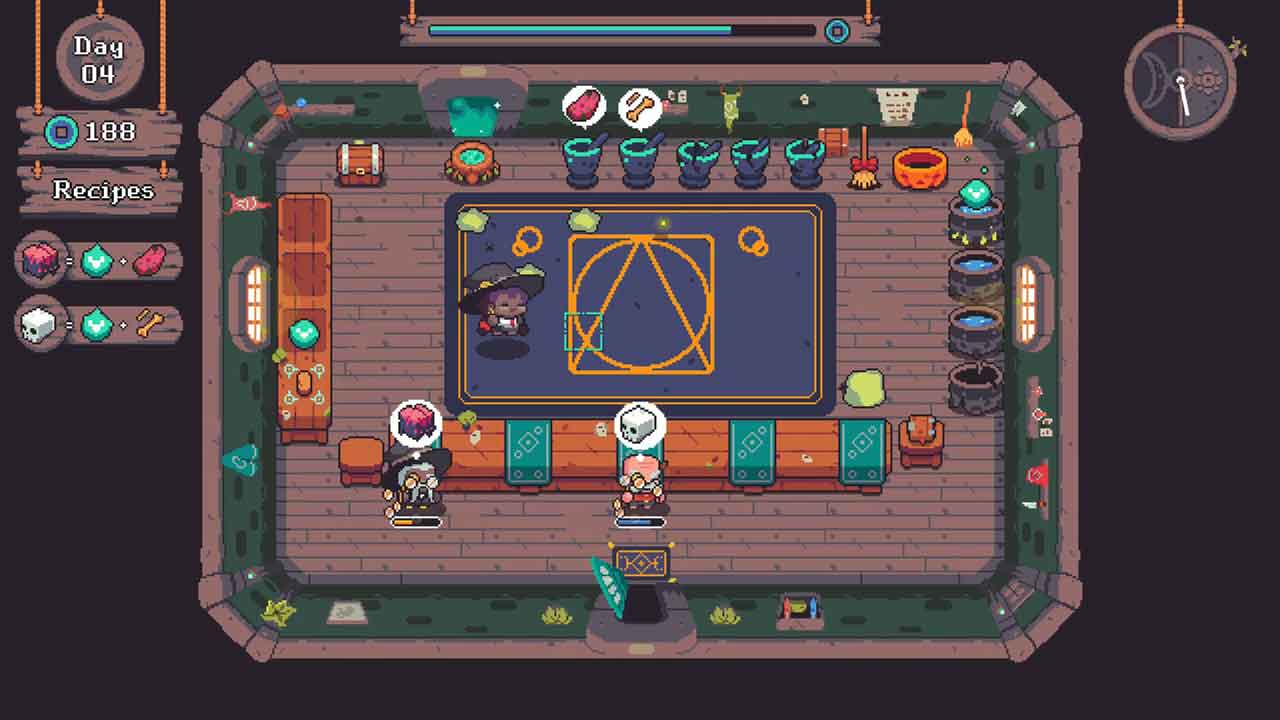This screenshot has width=1280, height=720.
Task: Select the skull cube bone recipe
Action: tap(99, 325)
